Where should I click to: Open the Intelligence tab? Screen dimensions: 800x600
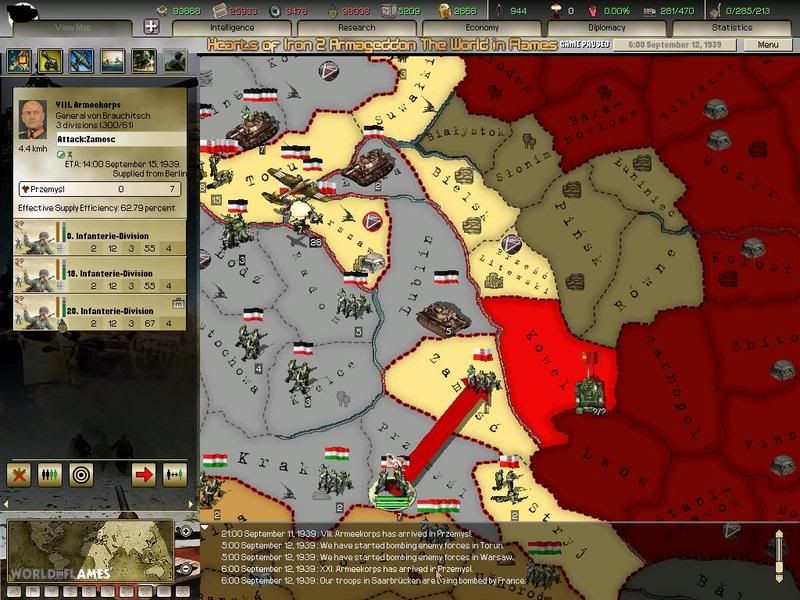[x=232, y=28]
